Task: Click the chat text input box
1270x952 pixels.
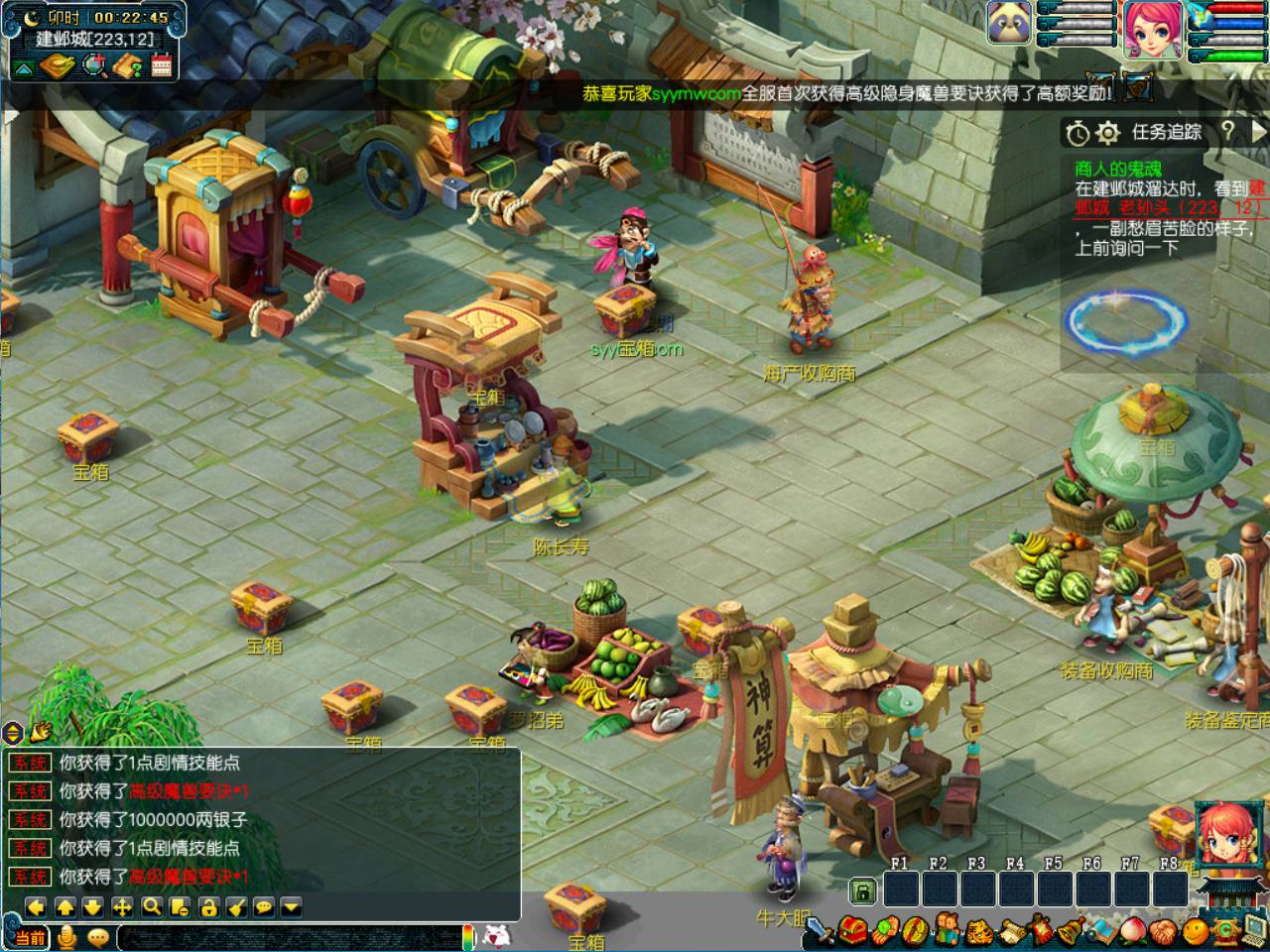Action: (288, 937)
